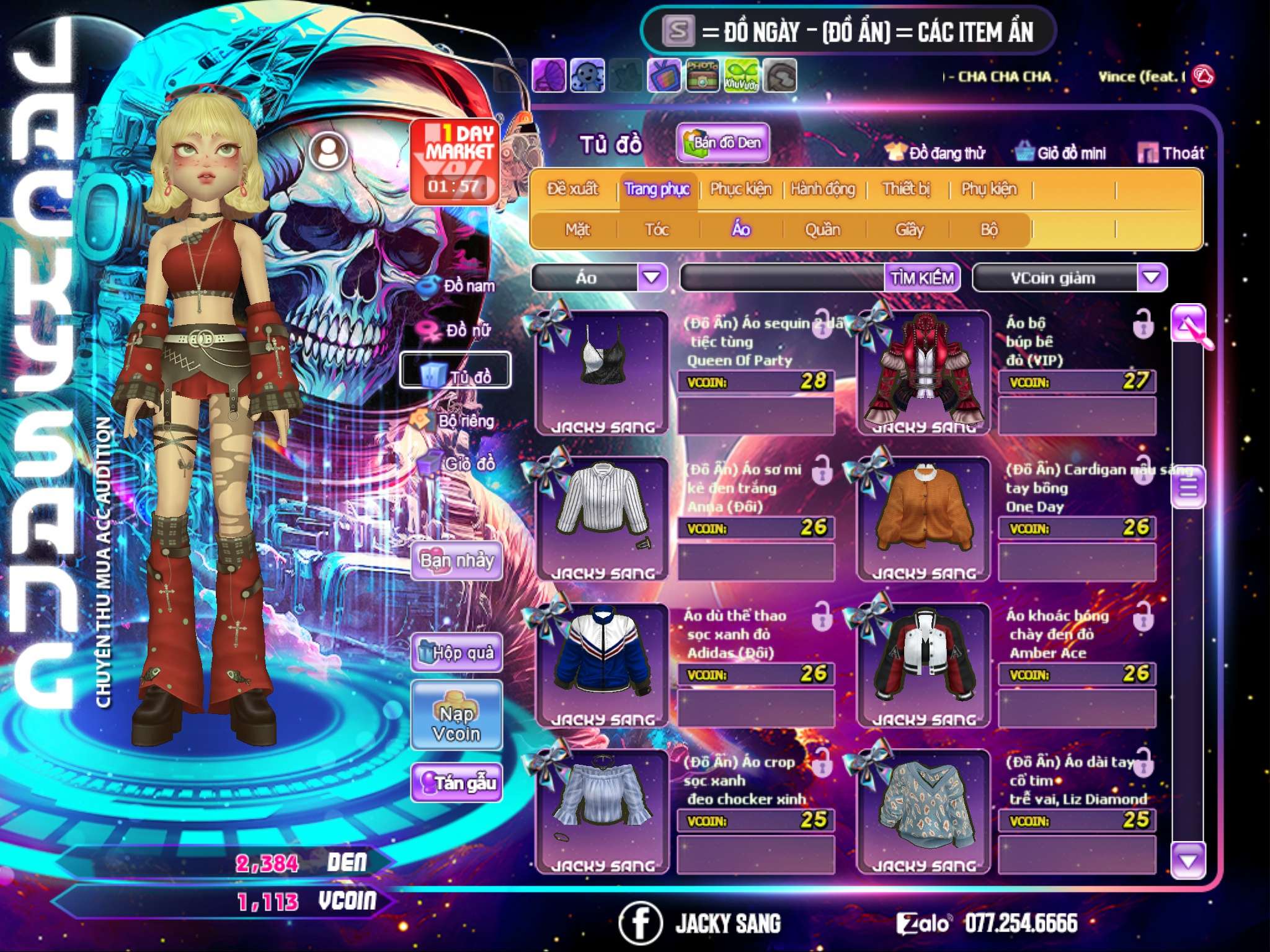Viewport: 1270px width, 952px height.
Task: Select the Hành động tab
Action: click(x=822, y=189)
